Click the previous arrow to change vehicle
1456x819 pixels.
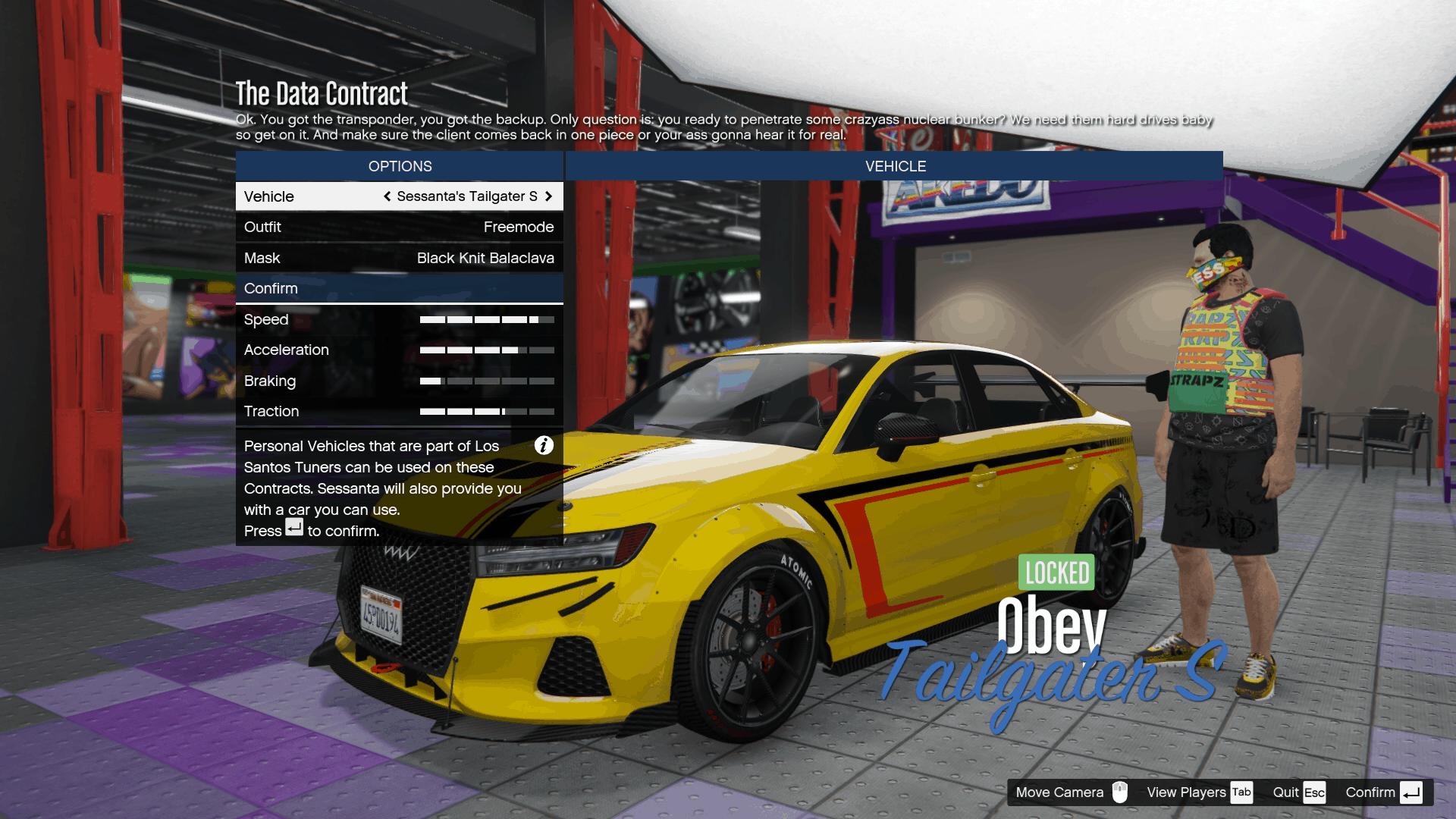click(387, 196)
